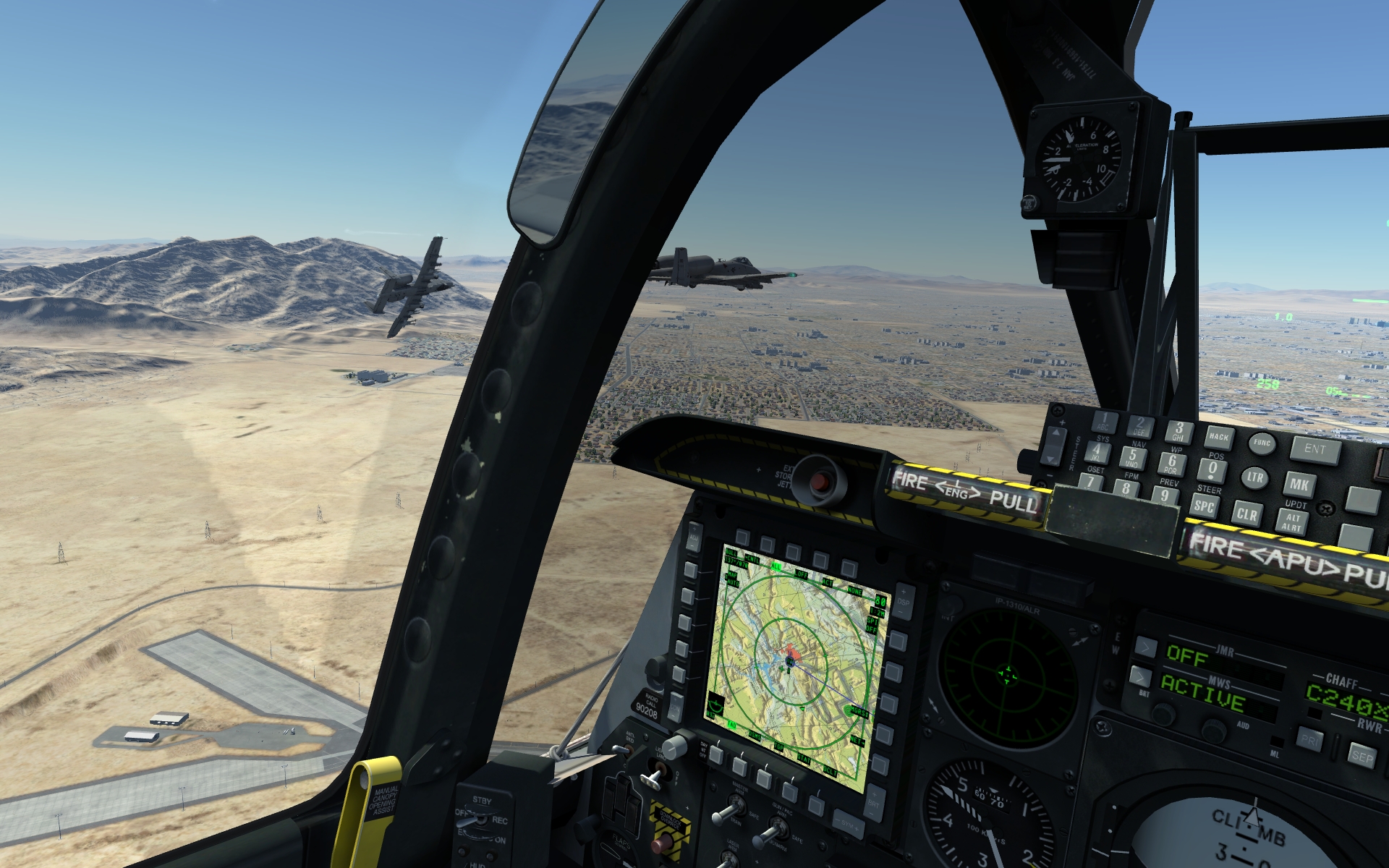Push the ENT key on the UFC
Screen dimensions: 1389x868
[1315, 450]
